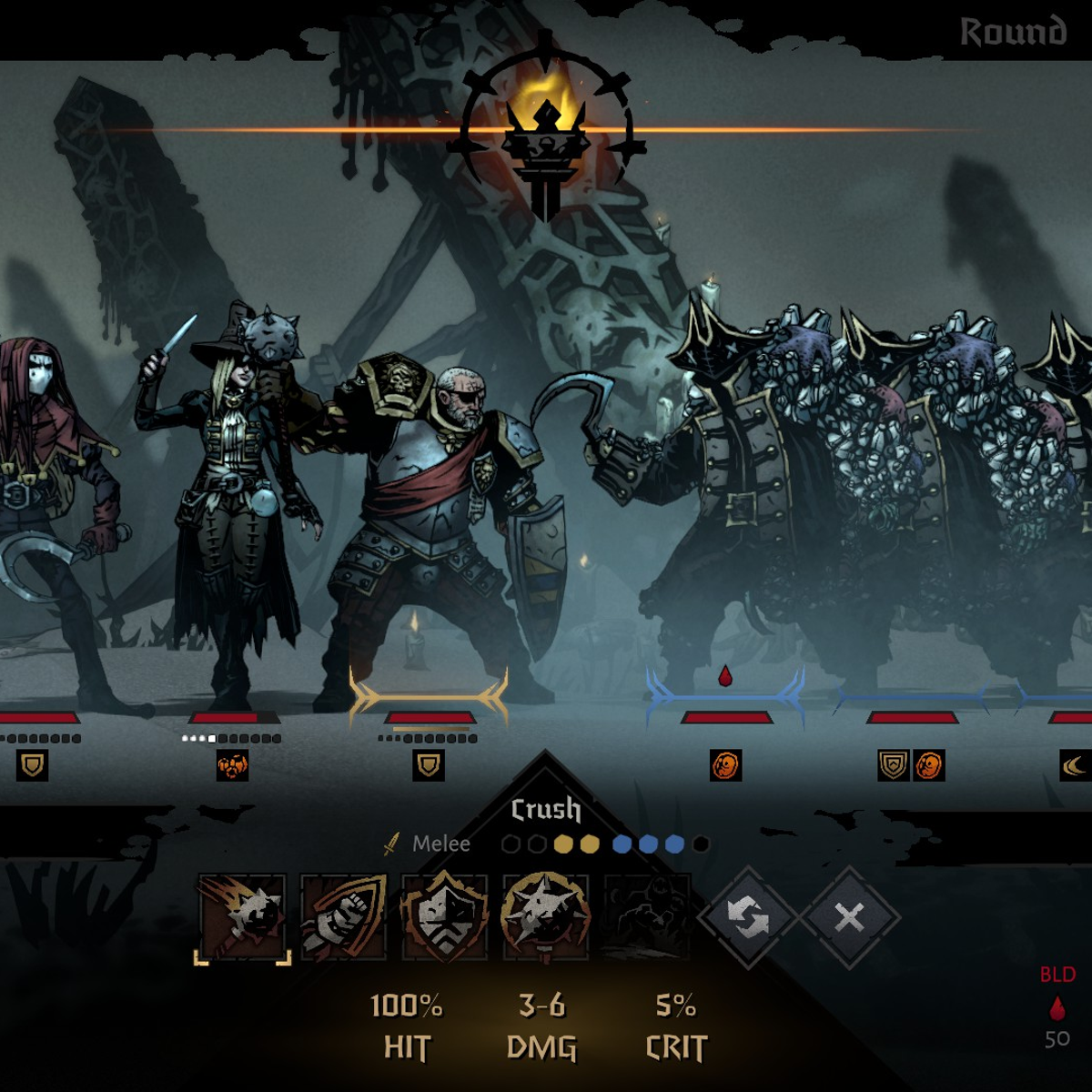
Task: Click the swap position arrows button
Action: coord(748,918)
